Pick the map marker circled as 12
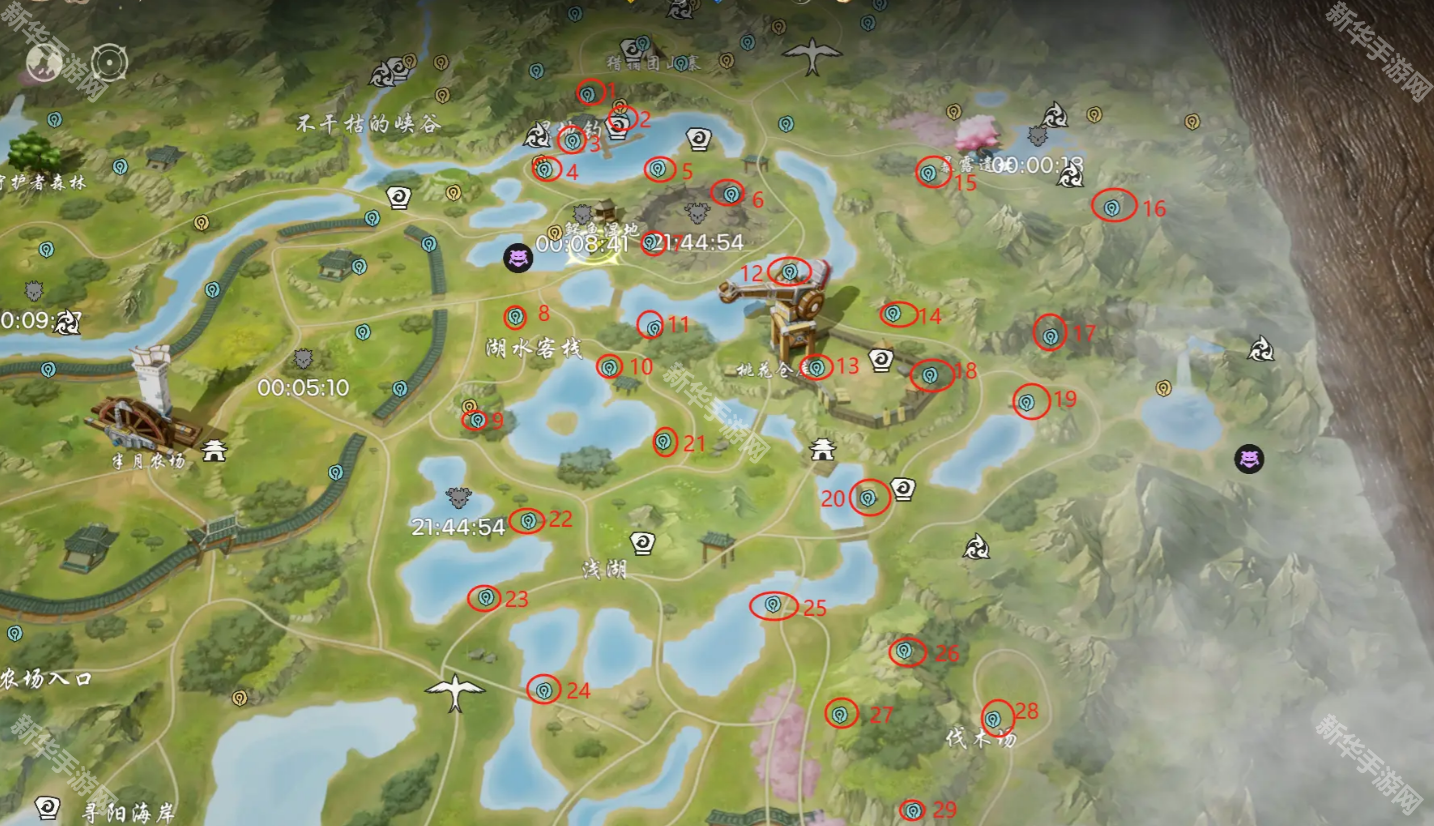 point(789,271)
